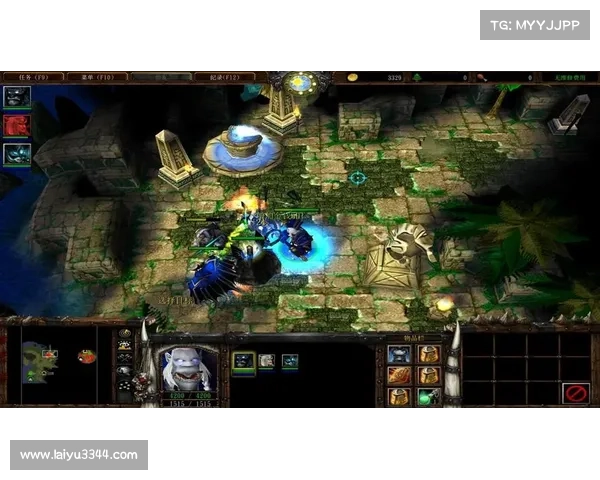The height and width of the screenshot is (480, 600).
Task: Select the third hero portrait icon
Action: click(17, 154)
